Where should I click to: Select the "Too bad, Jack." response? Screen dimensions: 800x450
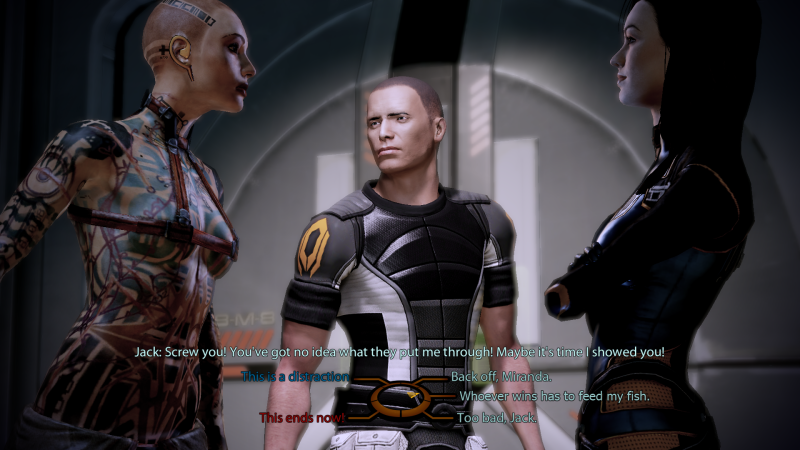pyautogui.click(x=497, y=417)
